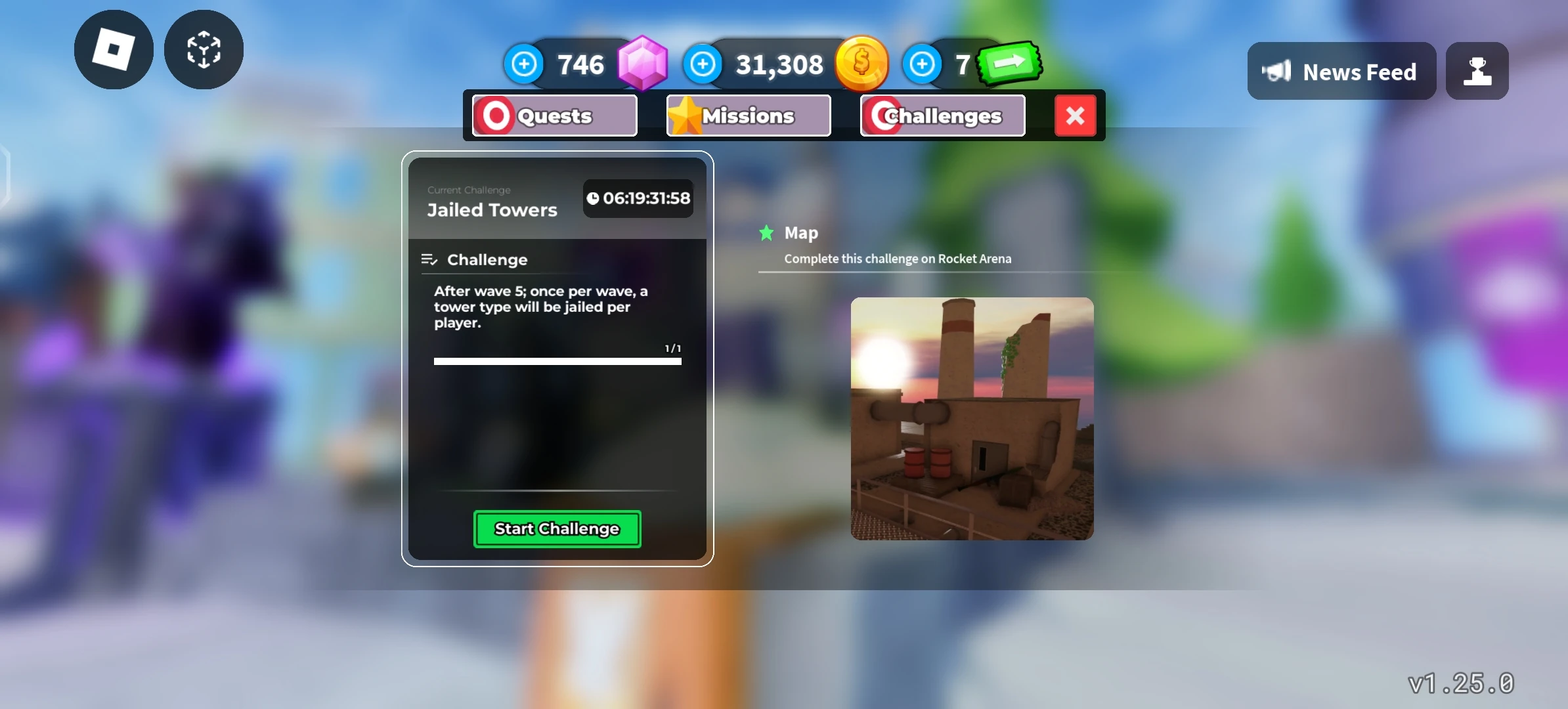Click the plus button next to gems
Screen dimensions: 1568x709
click(x=523, y=64)
